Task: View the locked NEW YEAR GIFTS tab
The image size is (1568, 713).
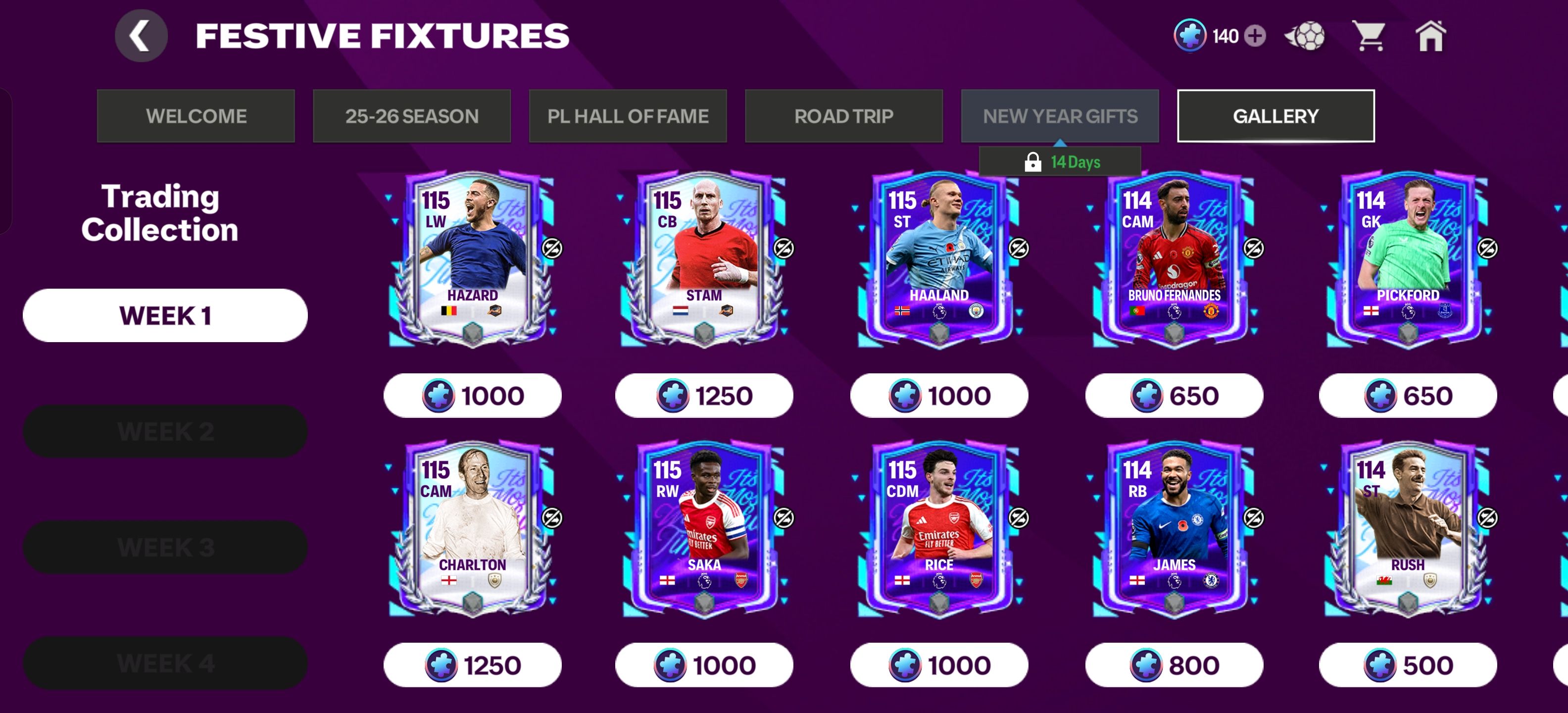Action: coord(1060,116)
